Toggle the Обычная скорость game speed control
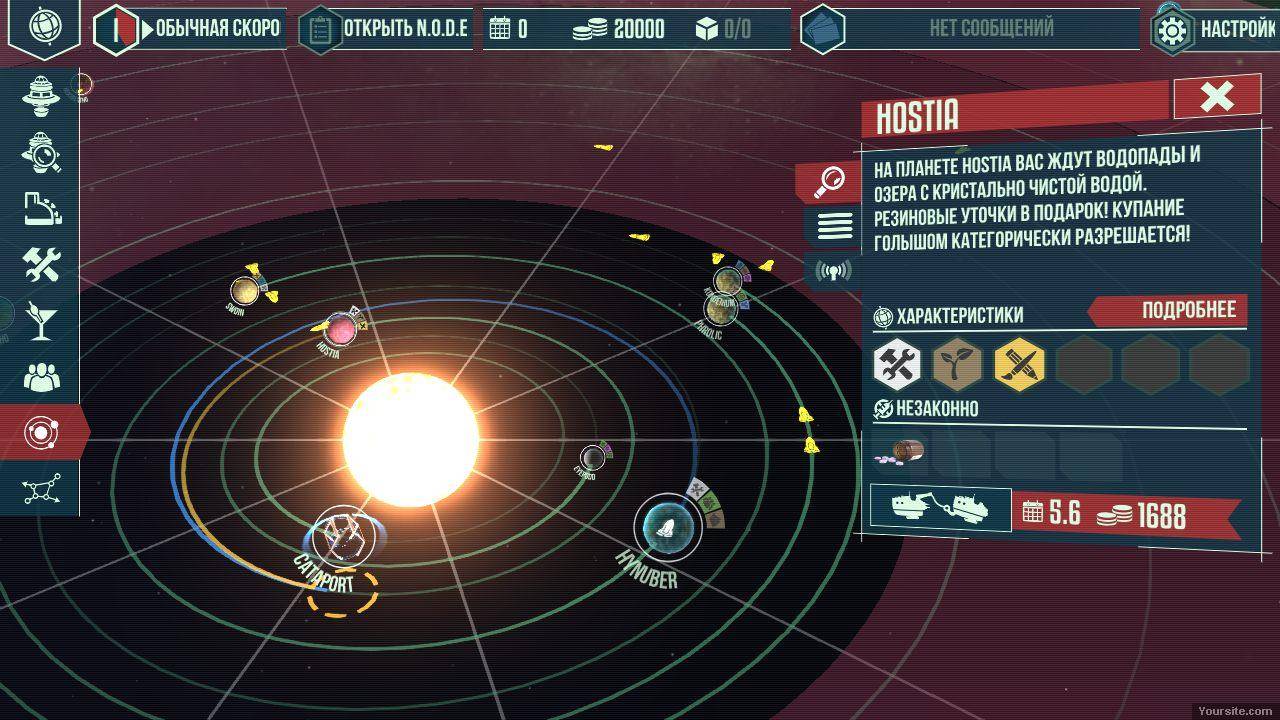Viewport: 1280px width, 720px height. [190, 29]
